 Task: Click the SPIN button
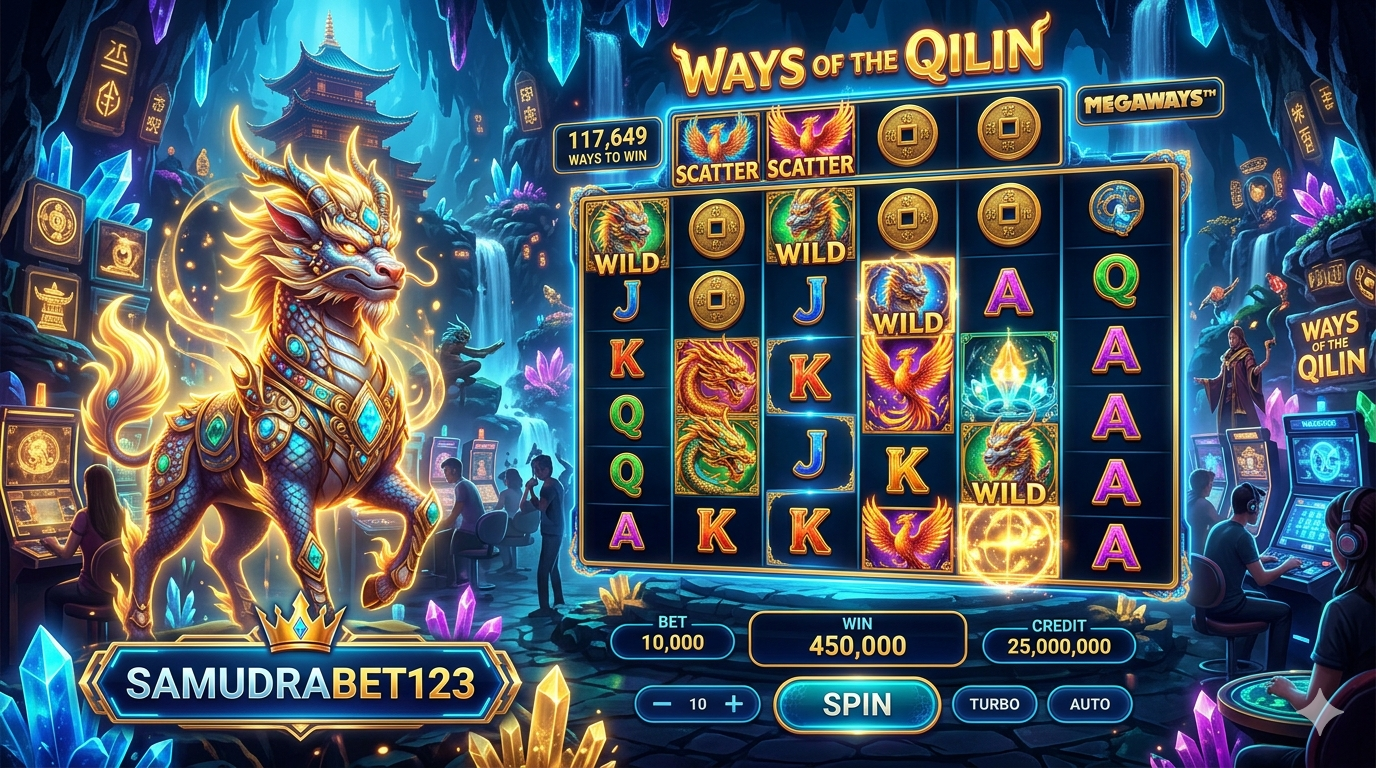(857, 704)
